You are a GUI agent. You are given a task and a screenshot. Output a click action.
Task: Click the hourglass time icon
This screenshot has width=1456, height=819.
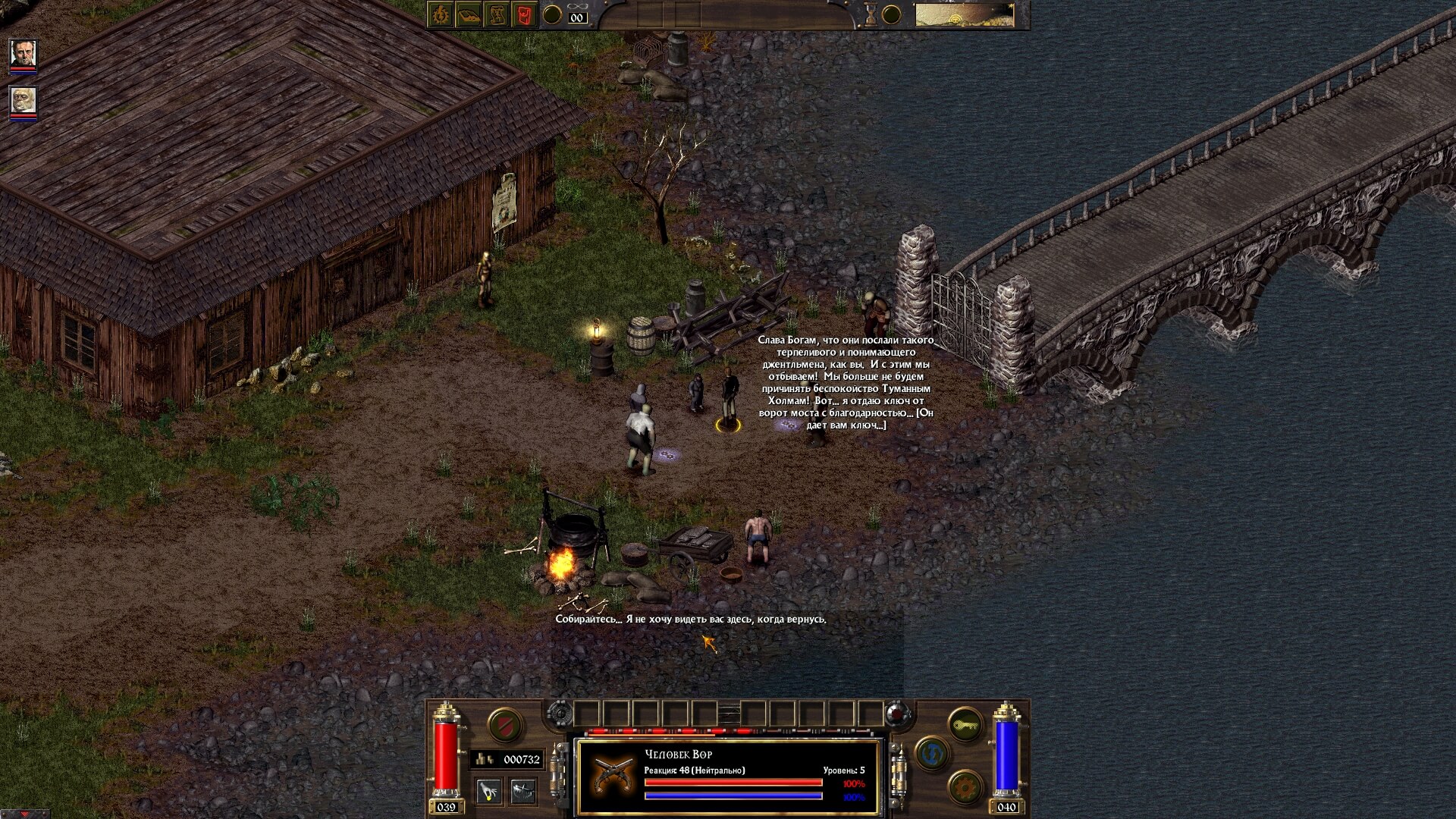pos(871,14)
